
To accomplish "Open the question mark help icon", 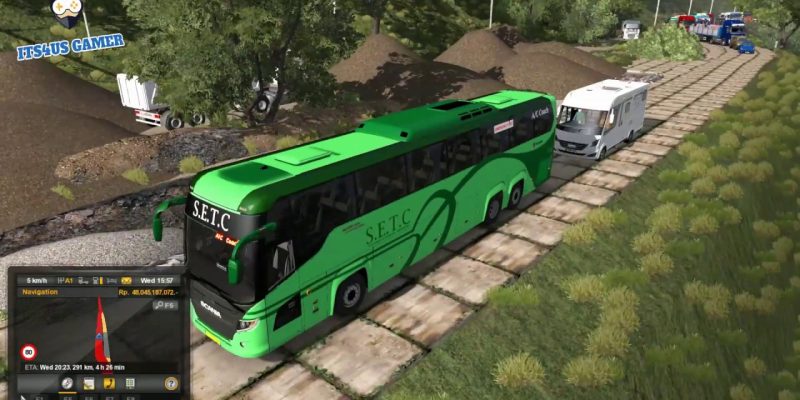I will click(171, 383).
